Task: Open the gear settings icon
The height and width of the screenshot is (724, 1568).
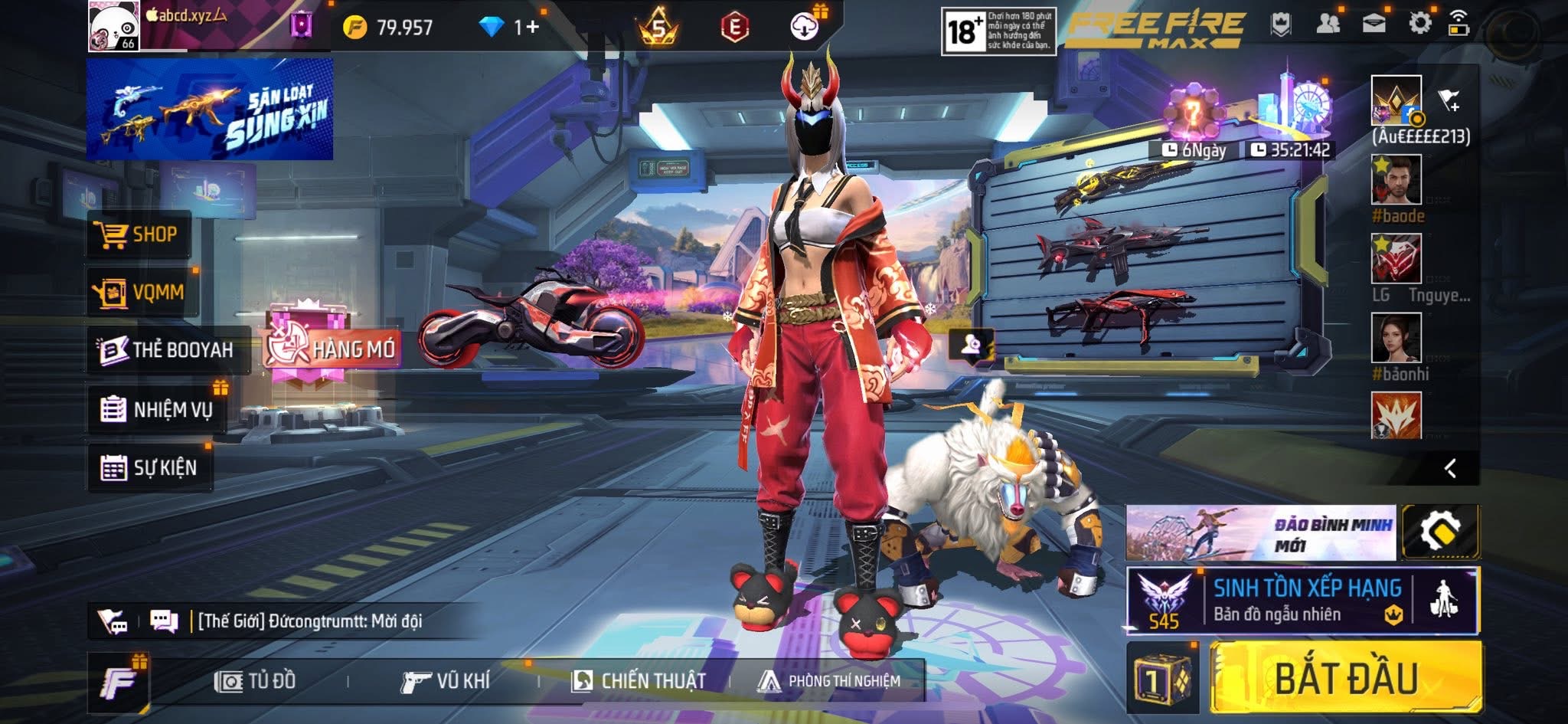Action: pyautogui.click(x=1419, y=24)
